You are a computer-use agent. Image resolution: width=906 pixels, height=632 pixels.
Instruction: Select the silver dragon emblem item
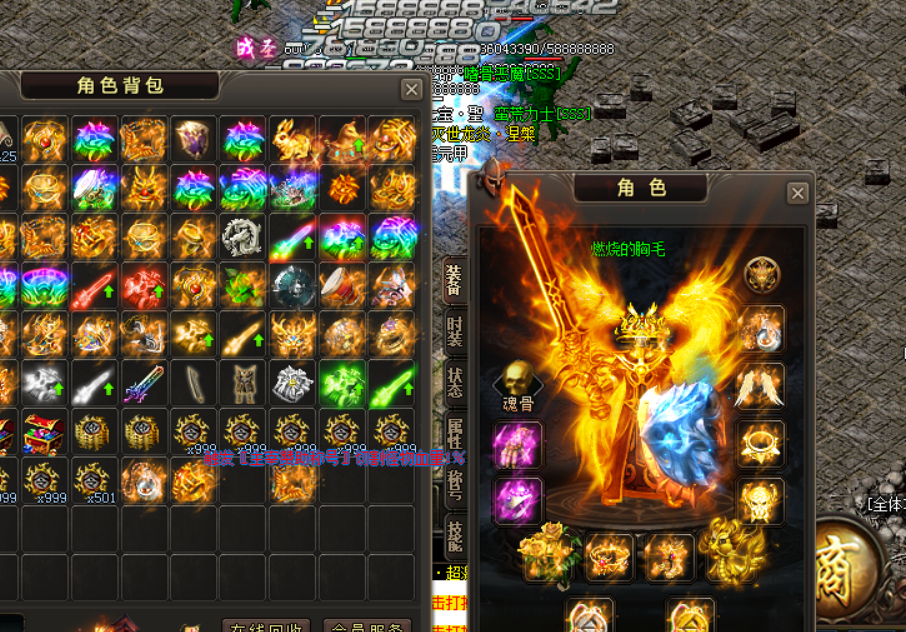(243, 238)
